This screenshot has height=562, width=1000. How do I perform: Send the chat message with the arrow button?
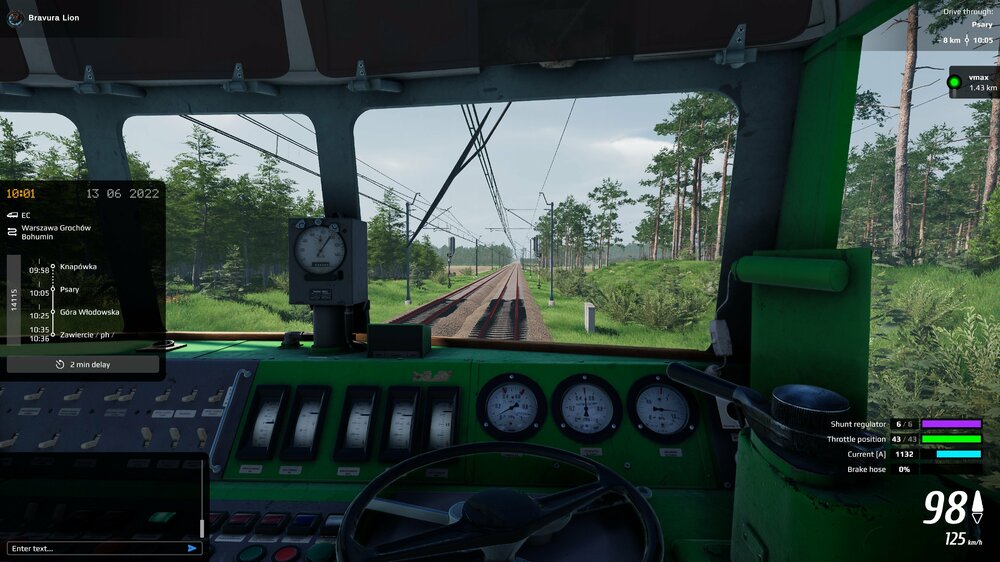192,548
